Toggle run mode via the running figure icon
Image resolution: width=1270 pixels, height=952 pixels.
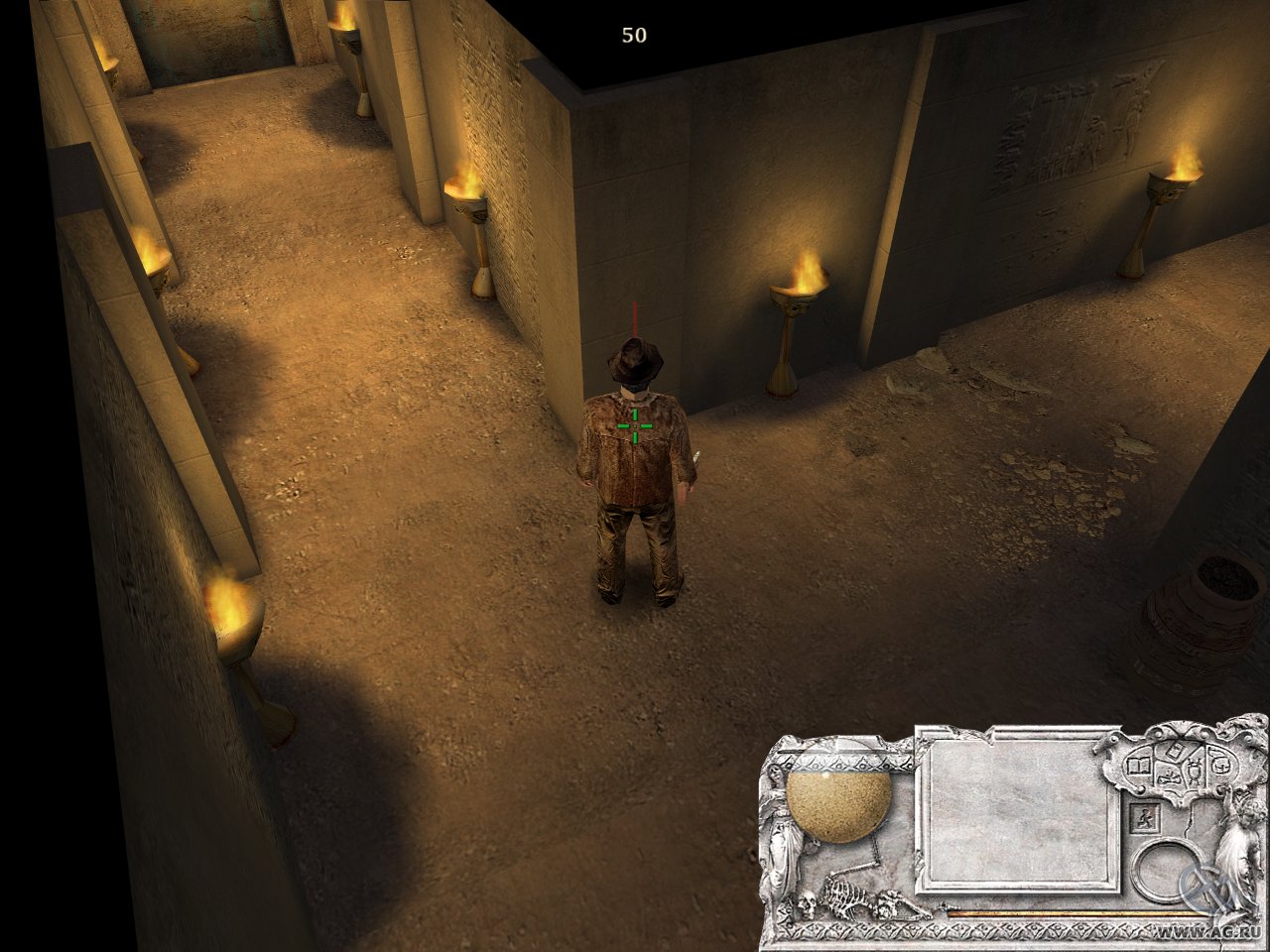pos(1146,817)
